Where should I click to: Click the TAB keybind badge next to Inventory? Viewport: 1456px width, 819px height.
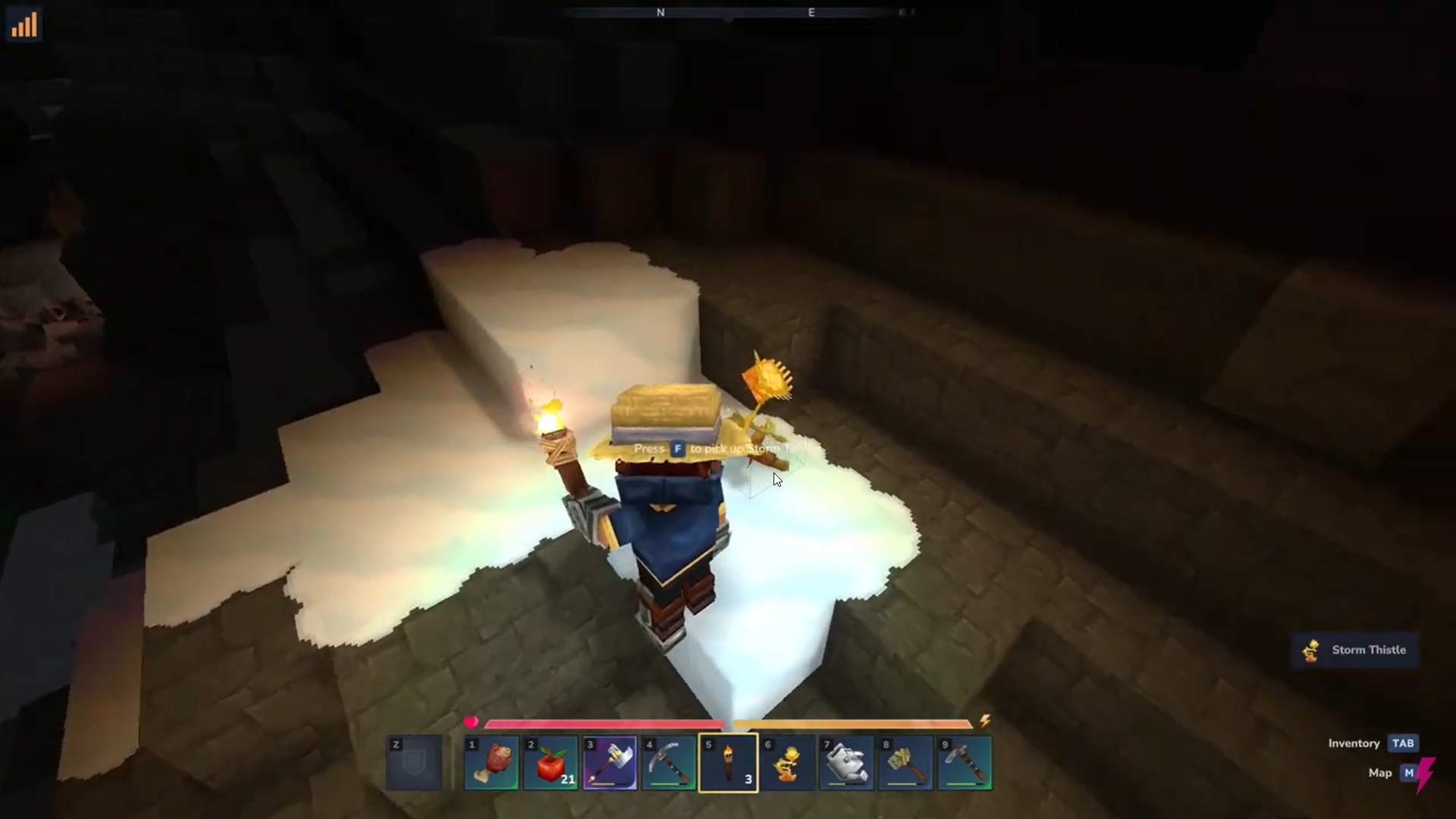pos(1404,743)
